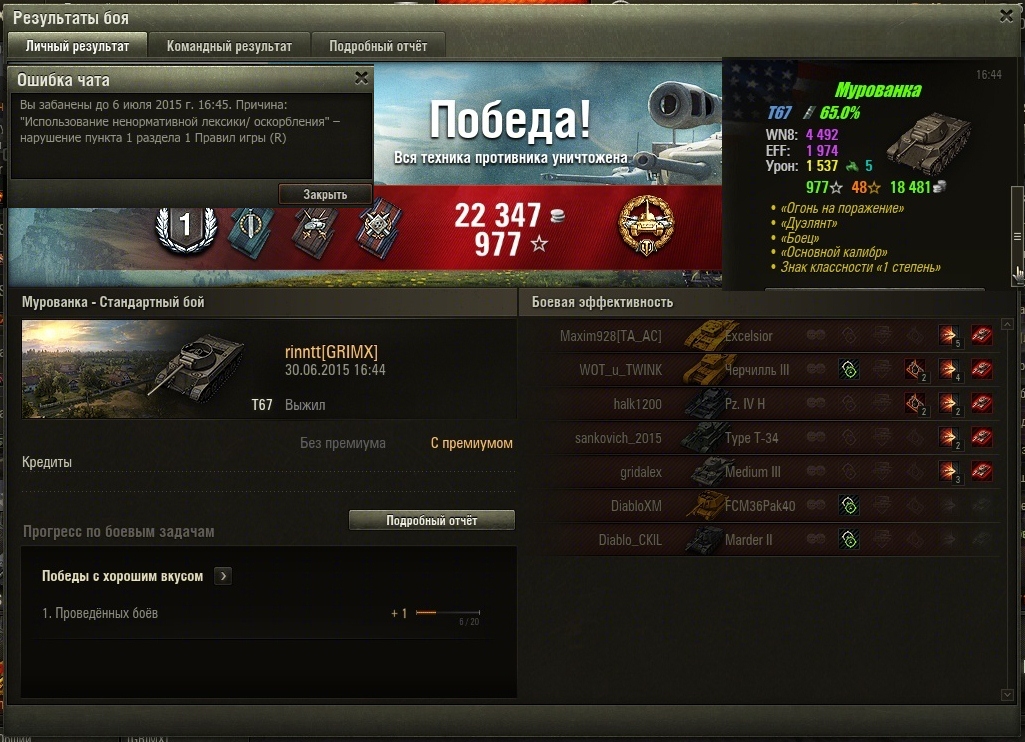The image size is (1025, 742).
Task: Select the Личный результат tab
Action: tap(77, 46)
